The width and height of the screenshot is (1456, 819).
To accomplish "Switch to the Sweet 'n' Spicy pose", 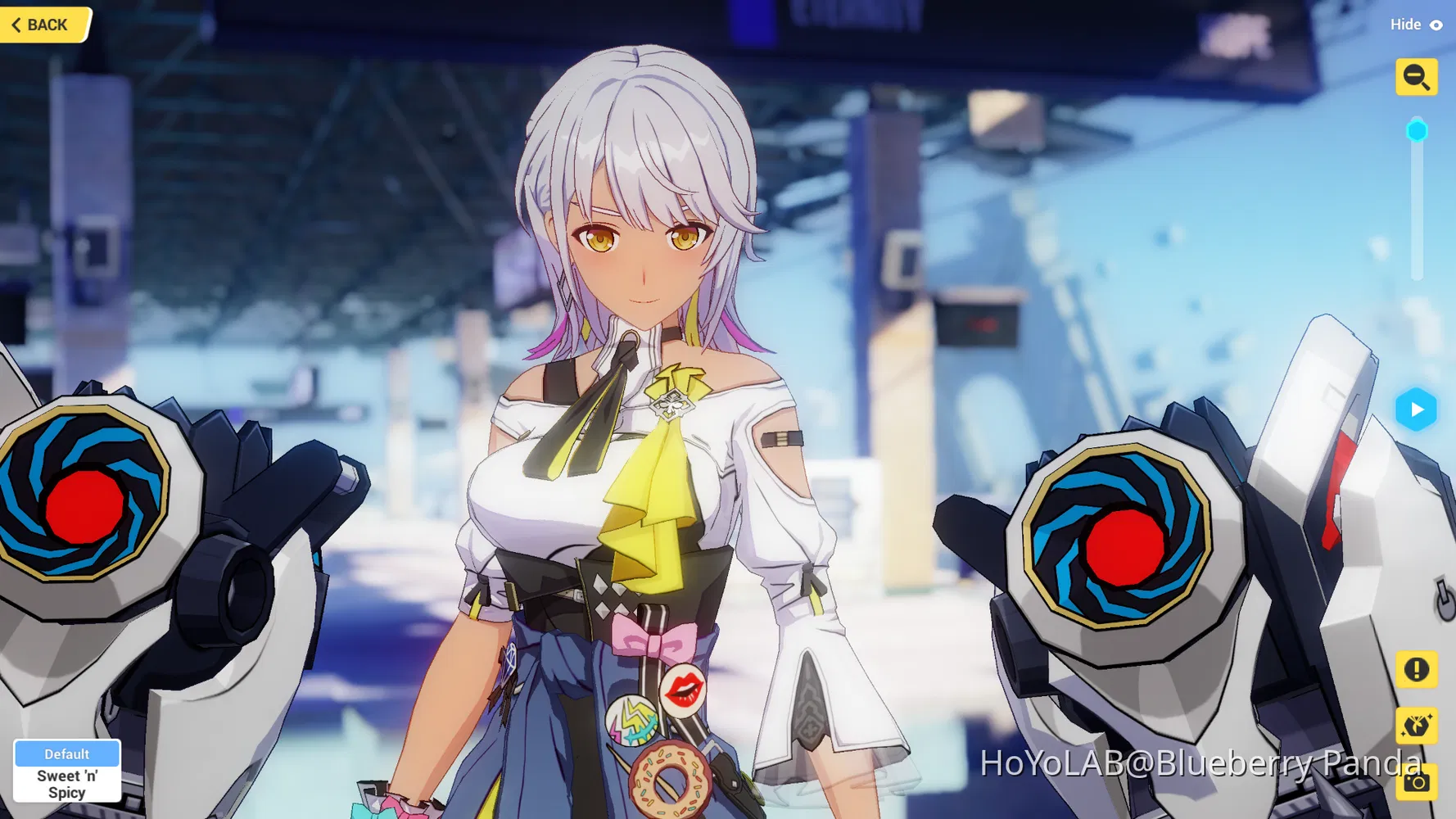I will pos(67,782).
